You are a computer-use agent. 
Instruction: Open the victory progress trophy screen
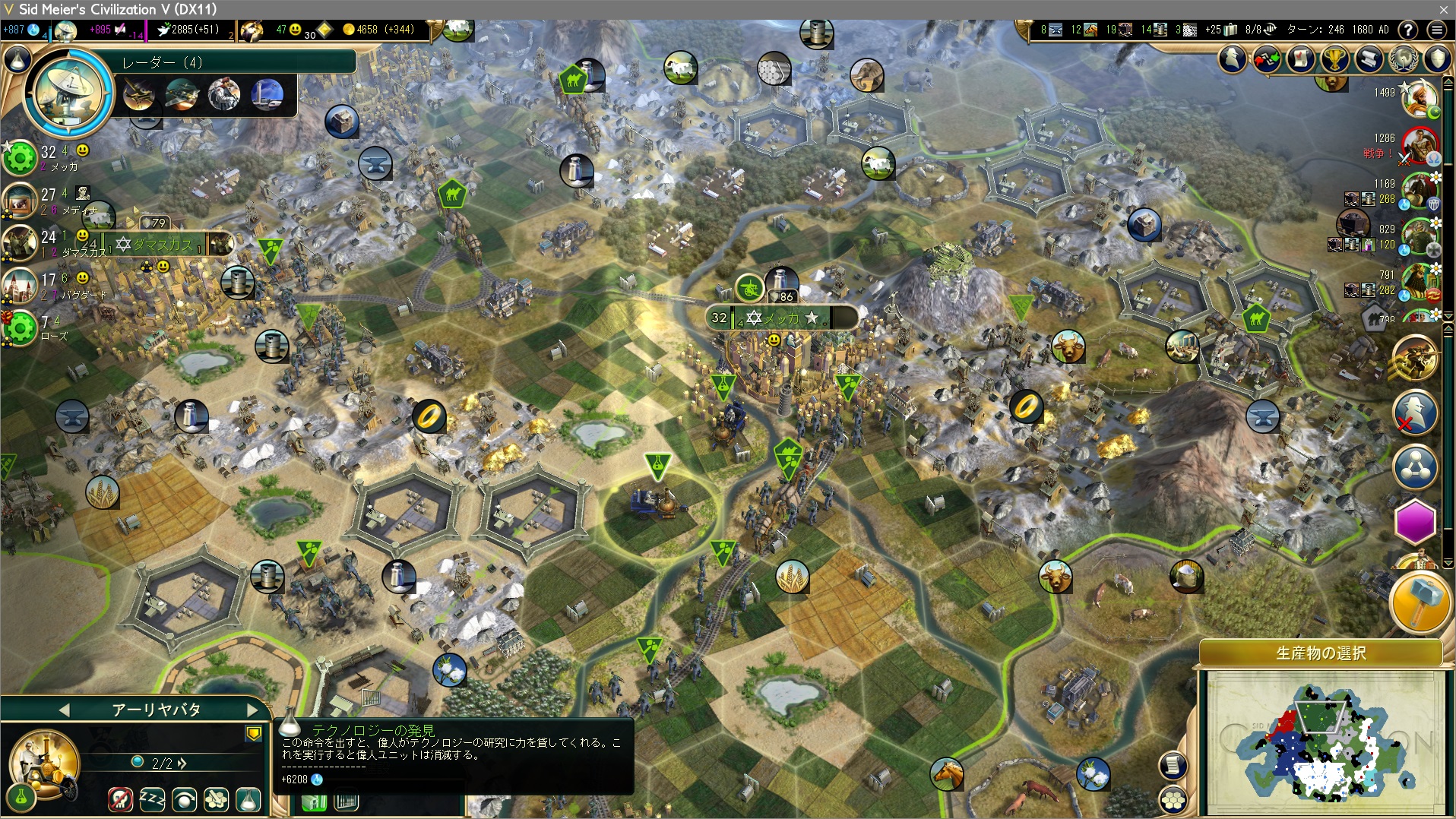[x=1334, y=58]
